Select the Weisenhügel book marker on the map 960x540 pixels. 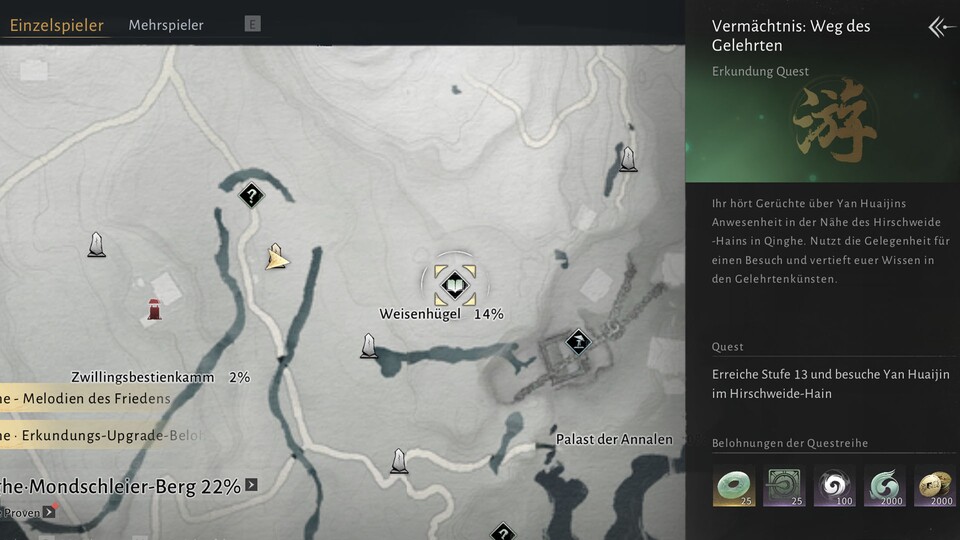point(455,285)
